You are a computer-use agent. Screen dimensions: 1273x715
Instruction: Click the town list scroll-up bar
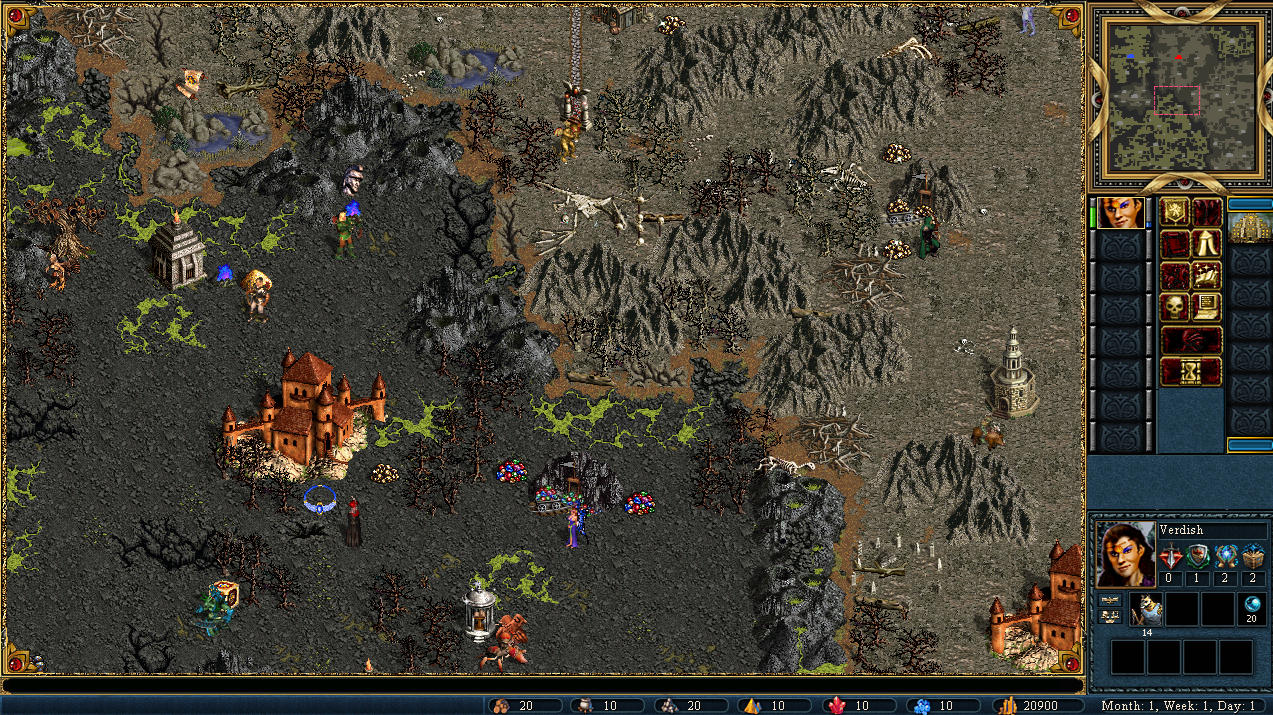[1248, 203]
